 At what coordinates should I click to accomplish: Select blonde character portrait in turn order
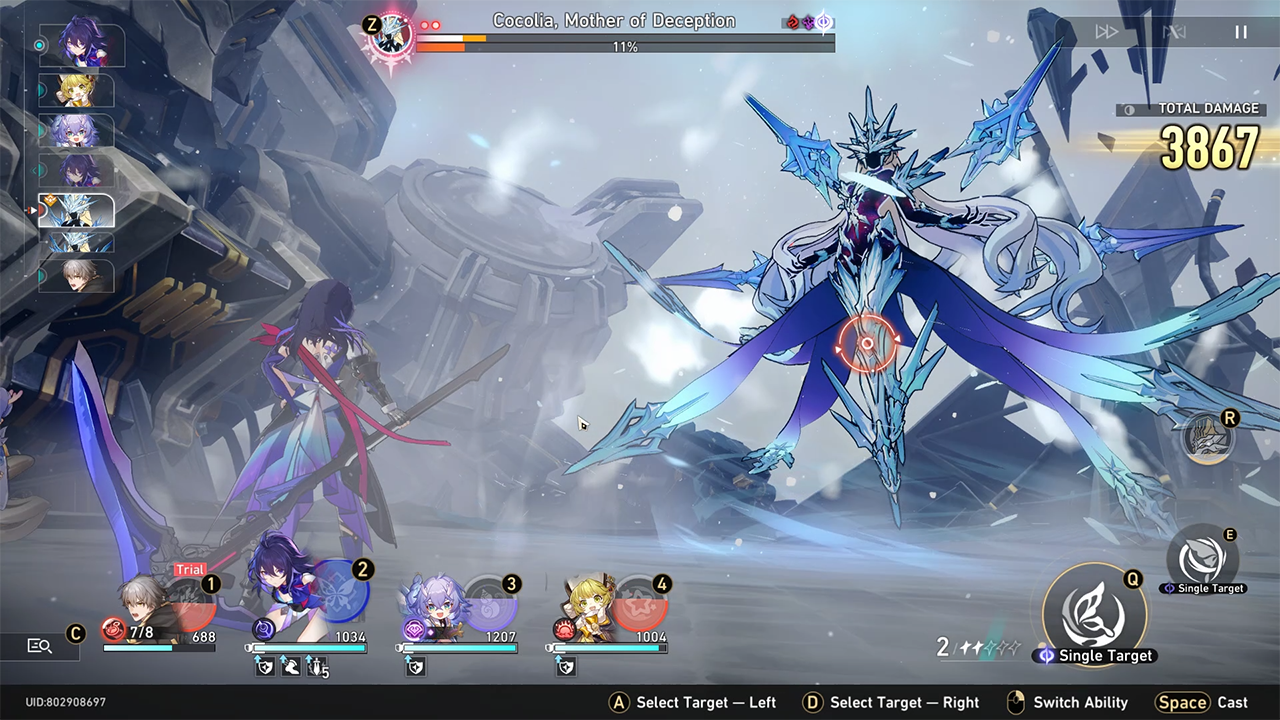tap(76, 91)
